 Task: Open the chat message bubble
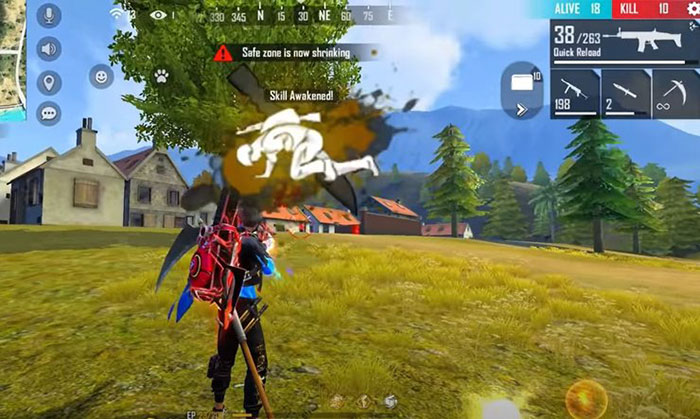48,113
